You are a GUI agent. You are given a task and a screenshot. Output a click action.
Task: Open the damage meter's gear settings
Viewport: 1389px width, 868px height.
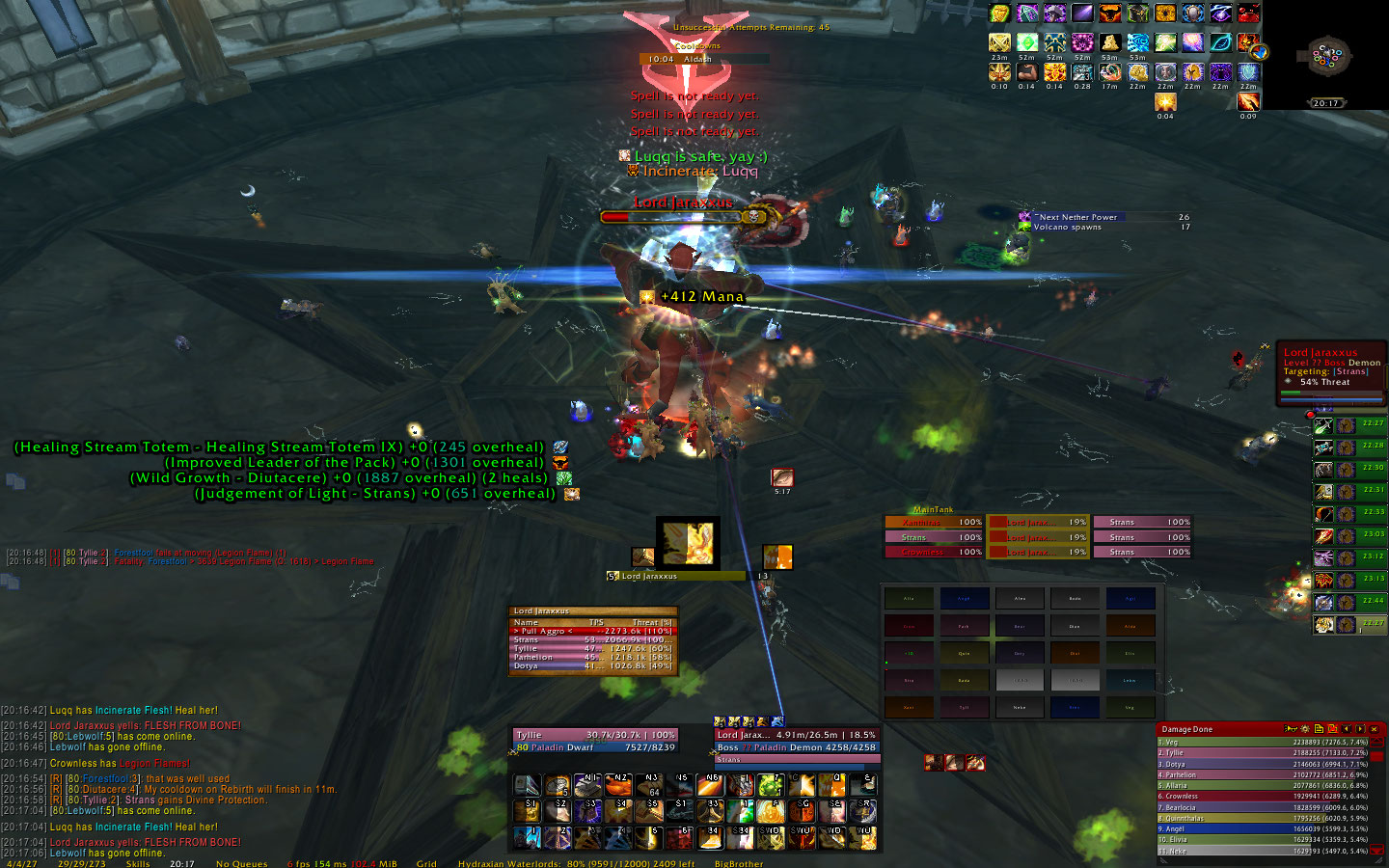pyautogui.click(x=1304, y=729)
